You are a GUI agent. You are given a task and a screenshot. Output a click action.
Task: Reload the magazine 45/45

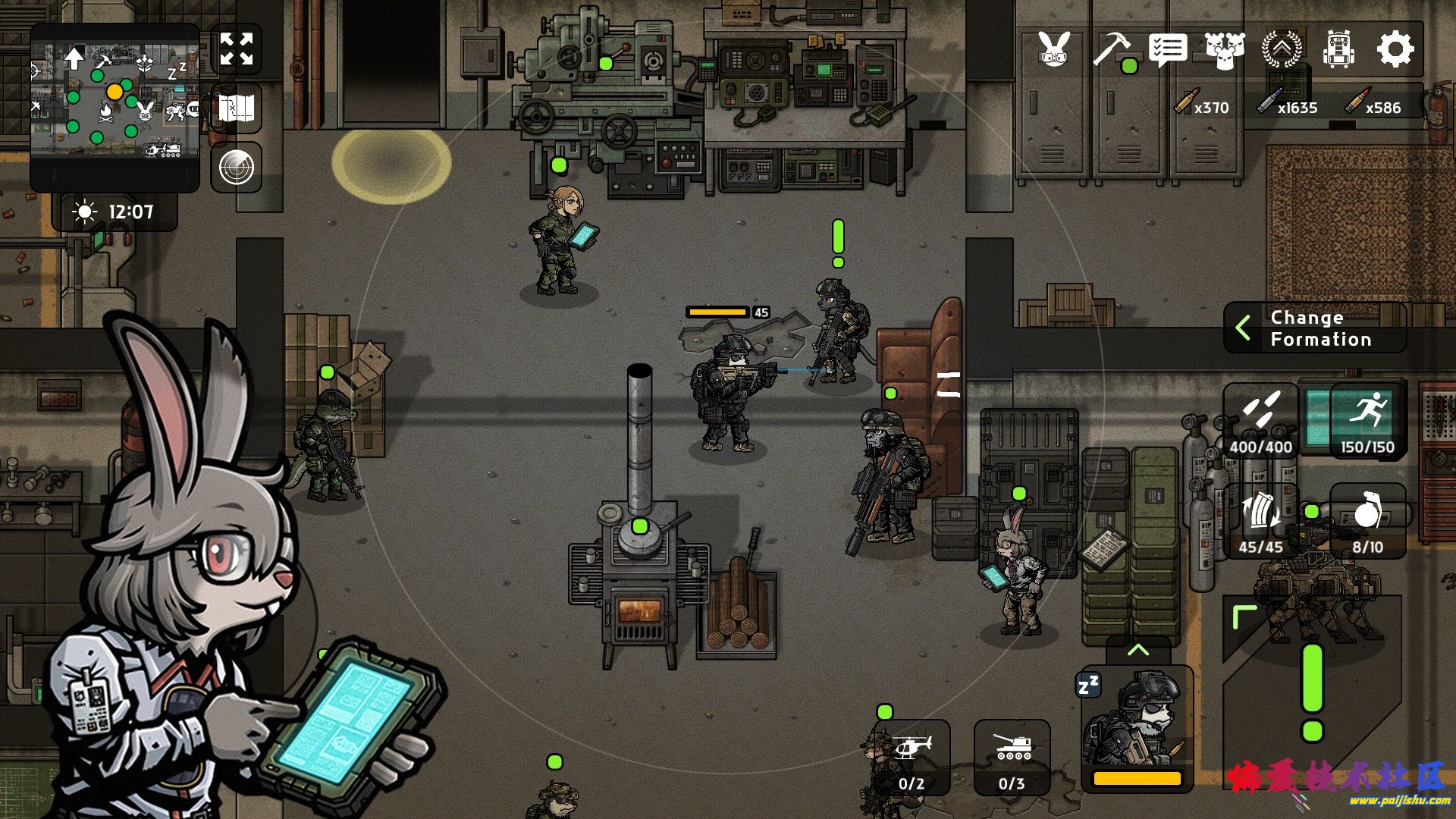[1260, 522]
